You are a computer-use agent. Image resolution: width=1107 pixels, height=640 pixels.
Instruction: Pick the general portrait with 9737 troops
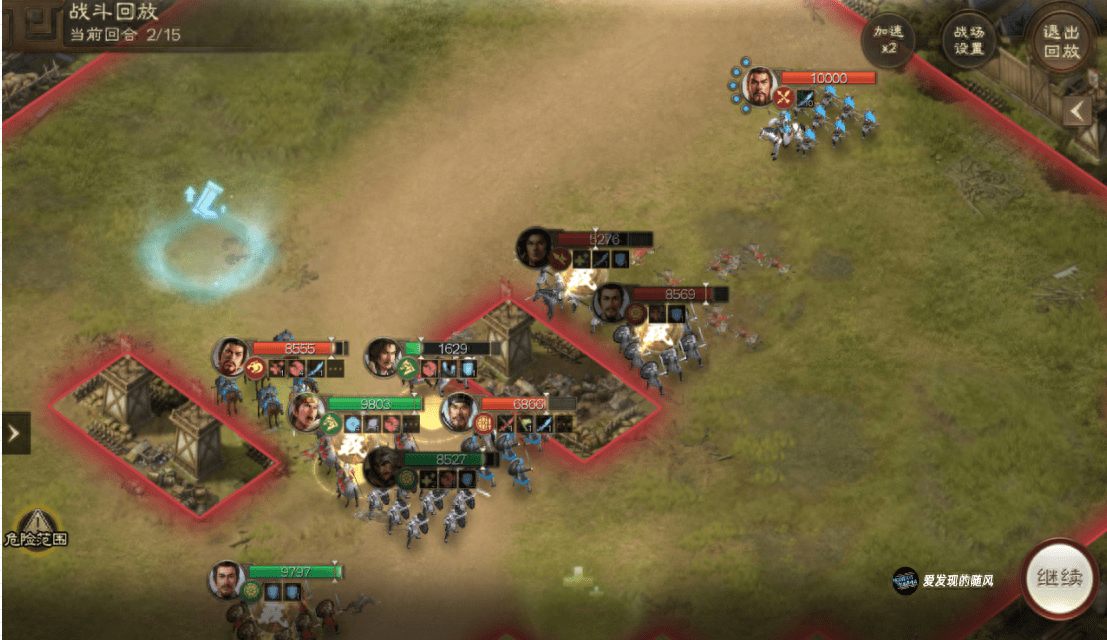click(228, 580)
